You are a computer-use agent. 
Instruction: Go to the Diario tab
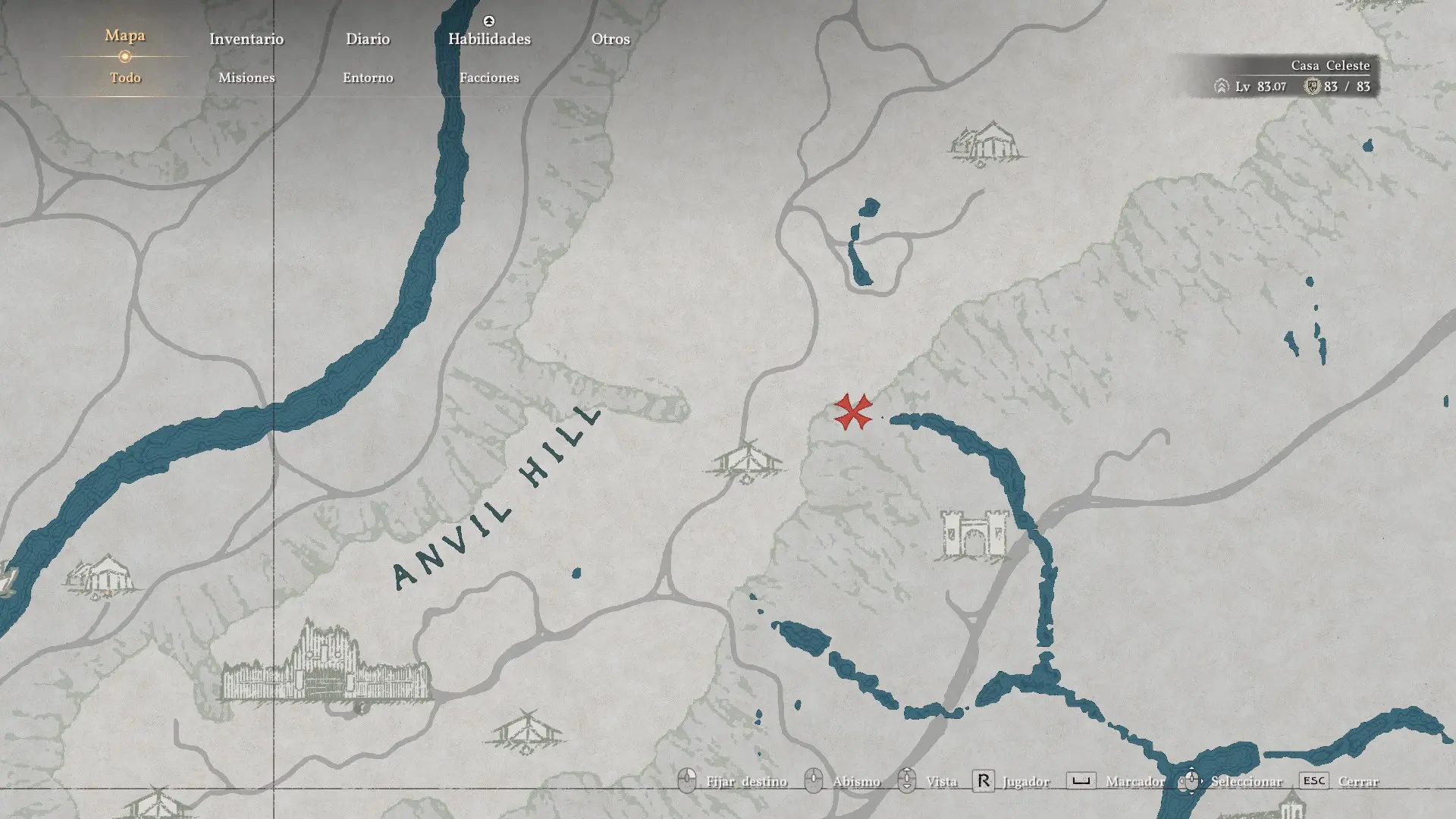pos(368,39)
